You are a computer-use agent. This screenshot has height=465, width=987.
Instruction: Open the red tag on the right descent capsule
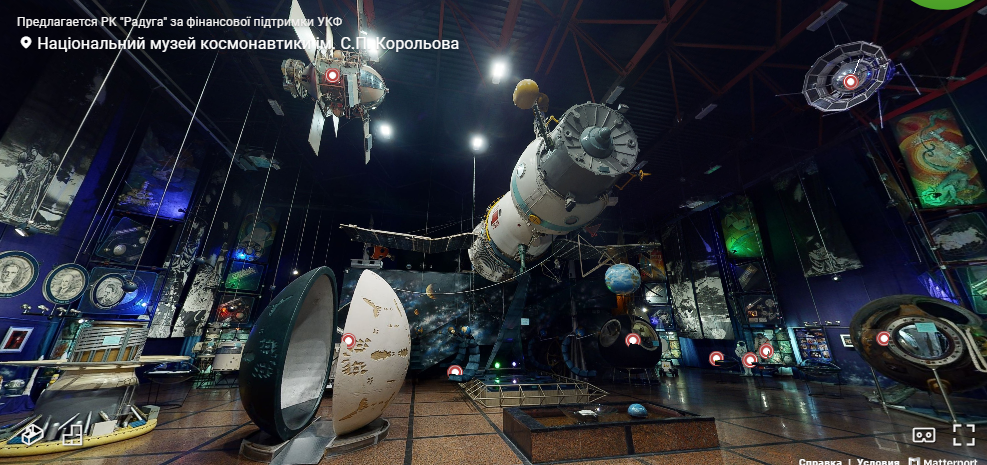[x=883, y=338]
